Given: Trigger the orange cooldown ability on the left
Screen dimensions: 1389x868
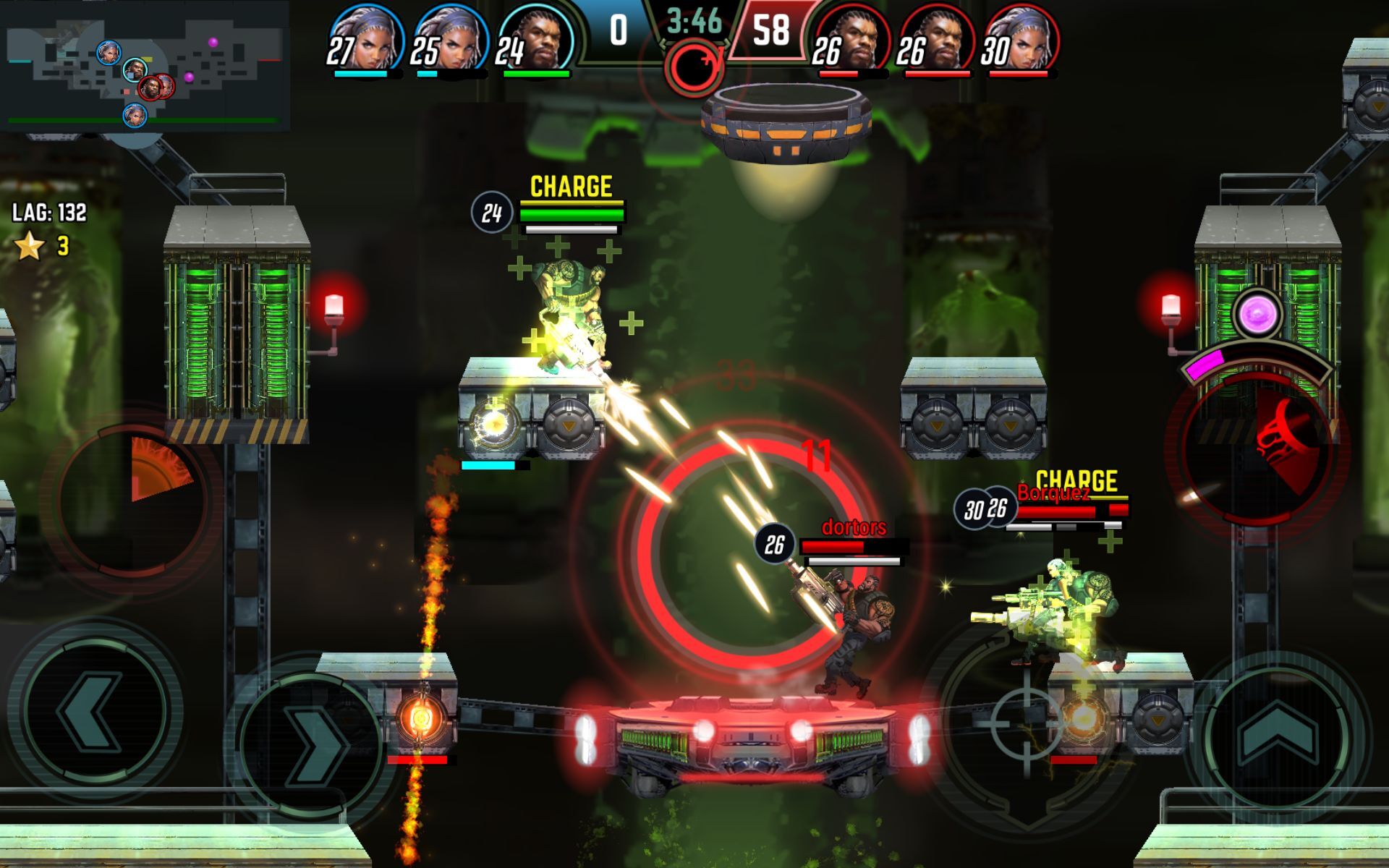Looking at the screenshot, I should coord(134,499).
